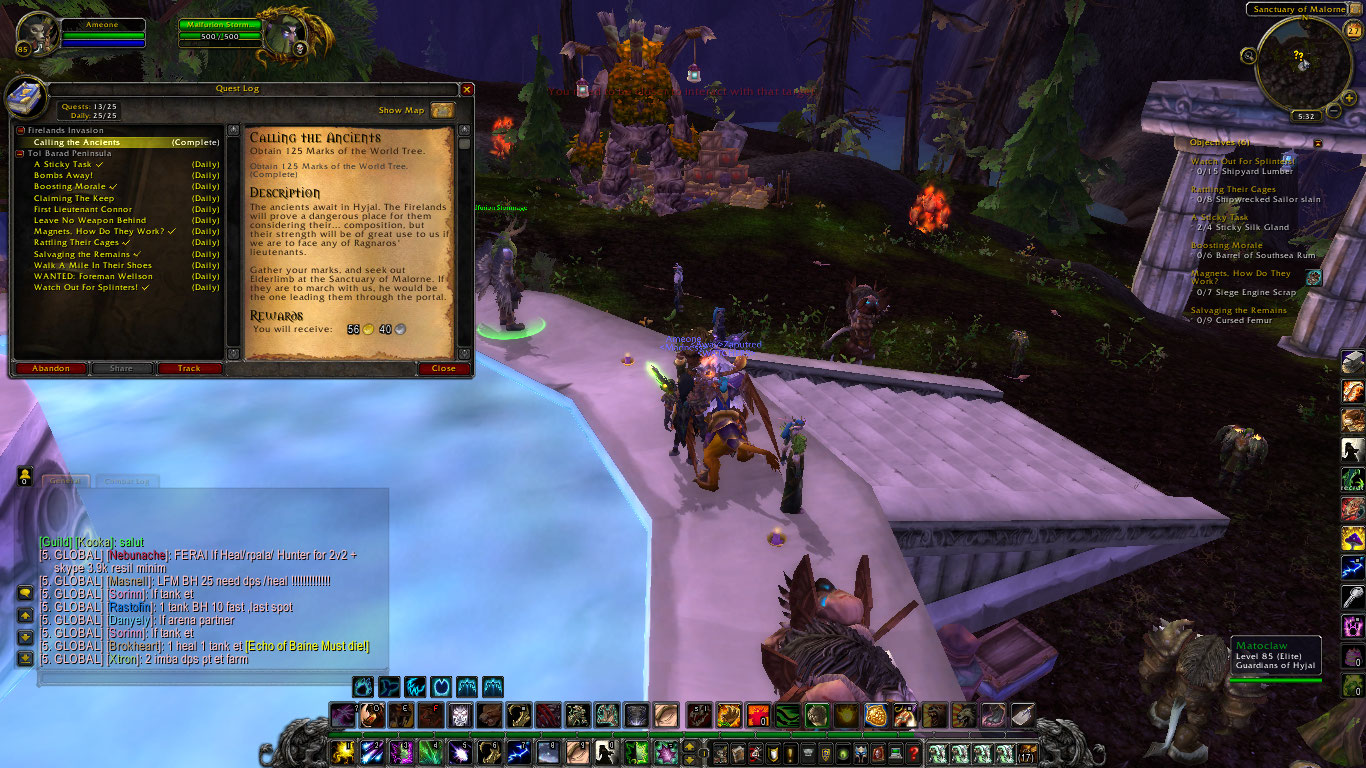Select the Bombs Away! quest
Viewport: 1366px width, 768px height.
point(64,175)
